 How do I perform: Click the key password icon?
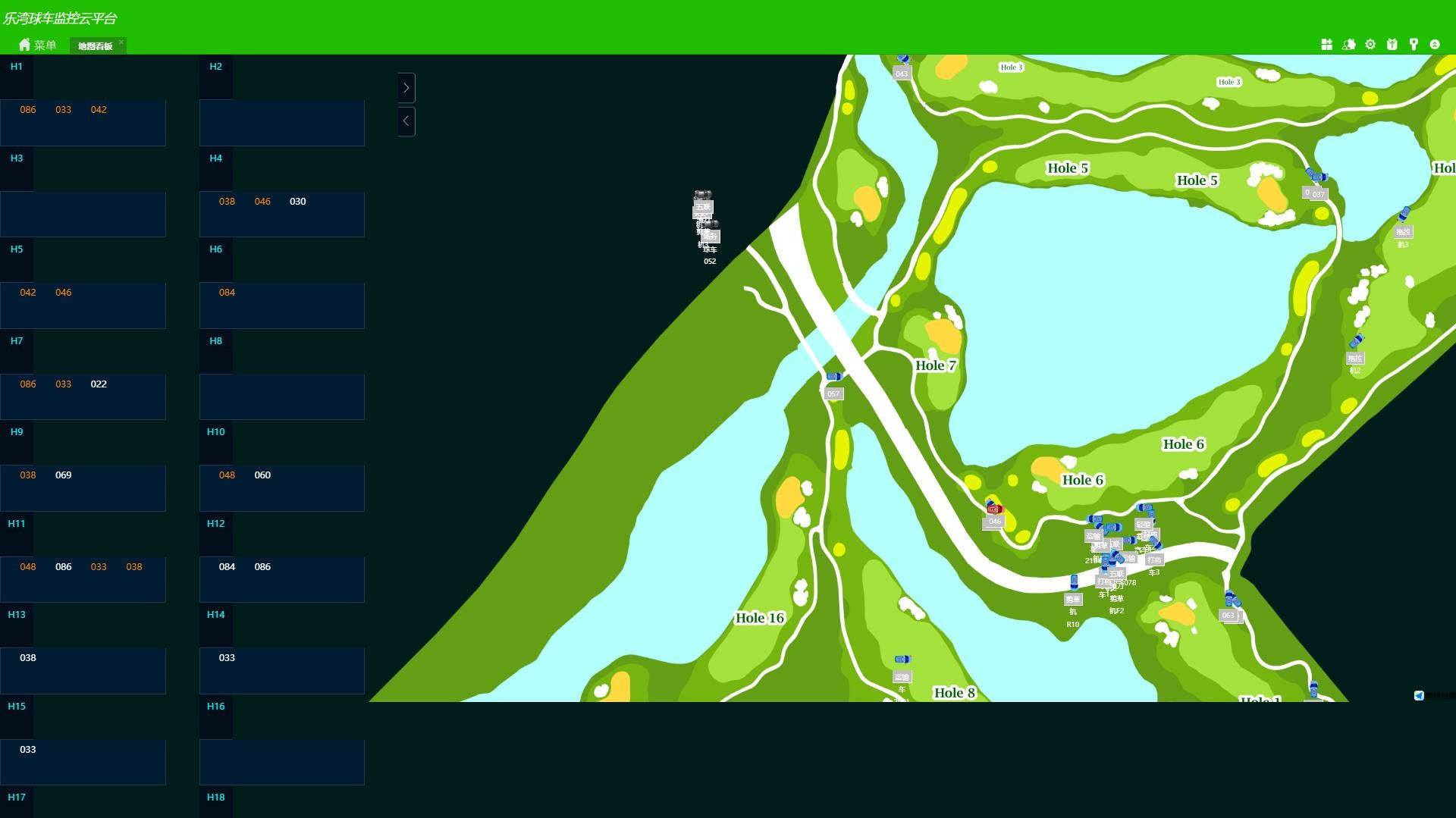1414,45
